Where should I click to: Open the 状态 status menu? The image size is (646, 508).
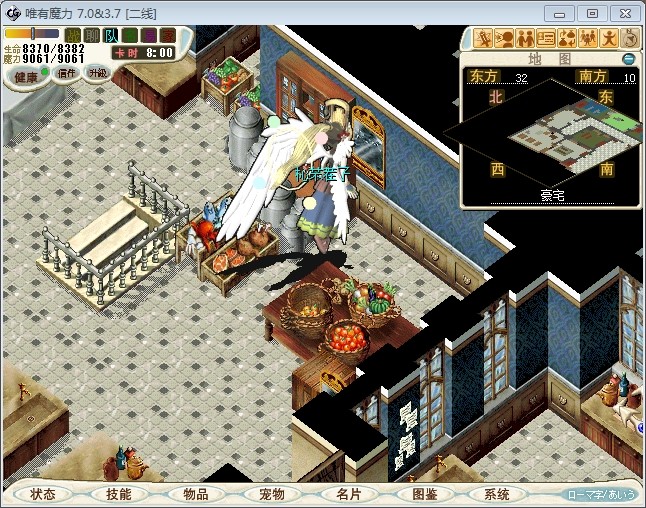pos(43,494)
